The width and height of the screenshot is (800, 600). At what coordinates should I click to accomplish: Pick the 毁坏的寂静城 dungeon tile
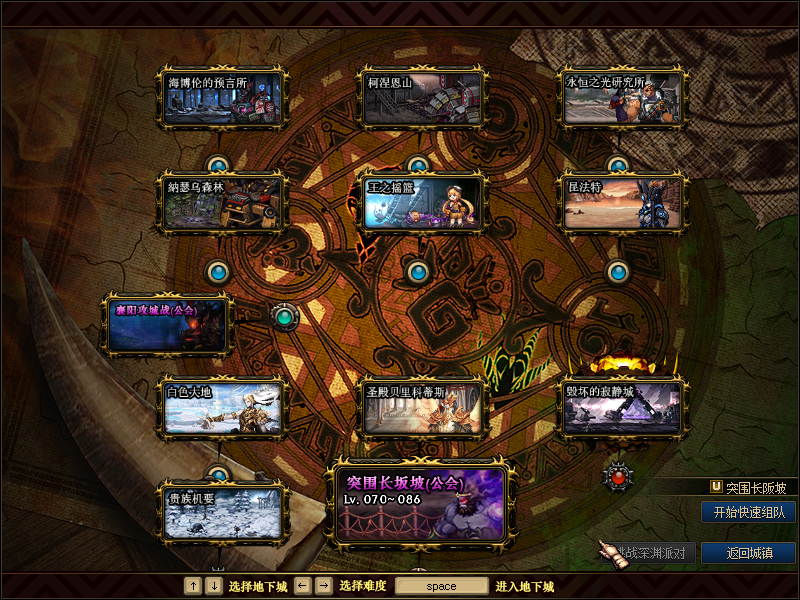coord(622,408)
